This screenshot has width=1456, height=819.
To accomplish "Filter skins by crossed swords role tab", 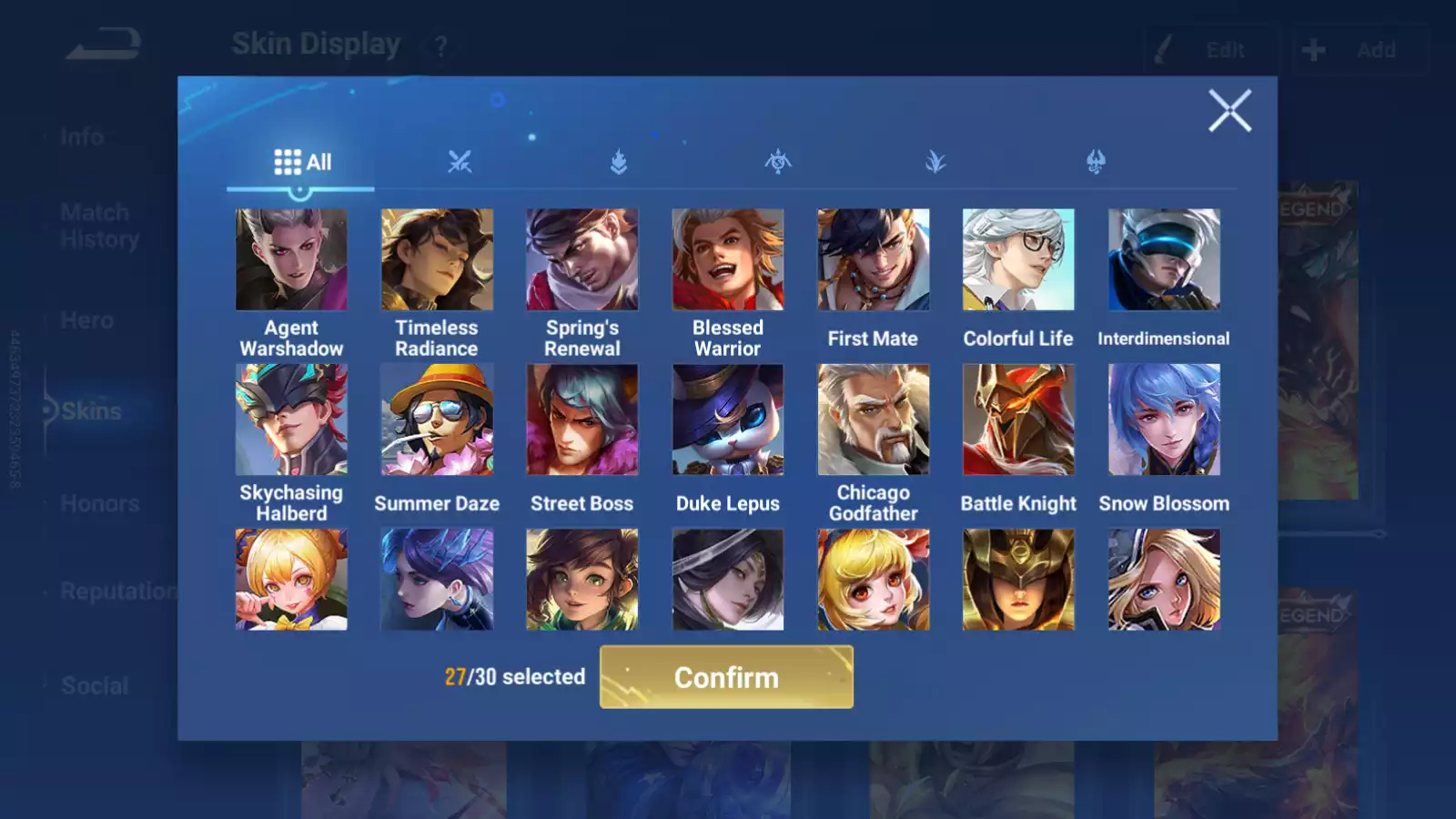I will click(x=460, y=162).
